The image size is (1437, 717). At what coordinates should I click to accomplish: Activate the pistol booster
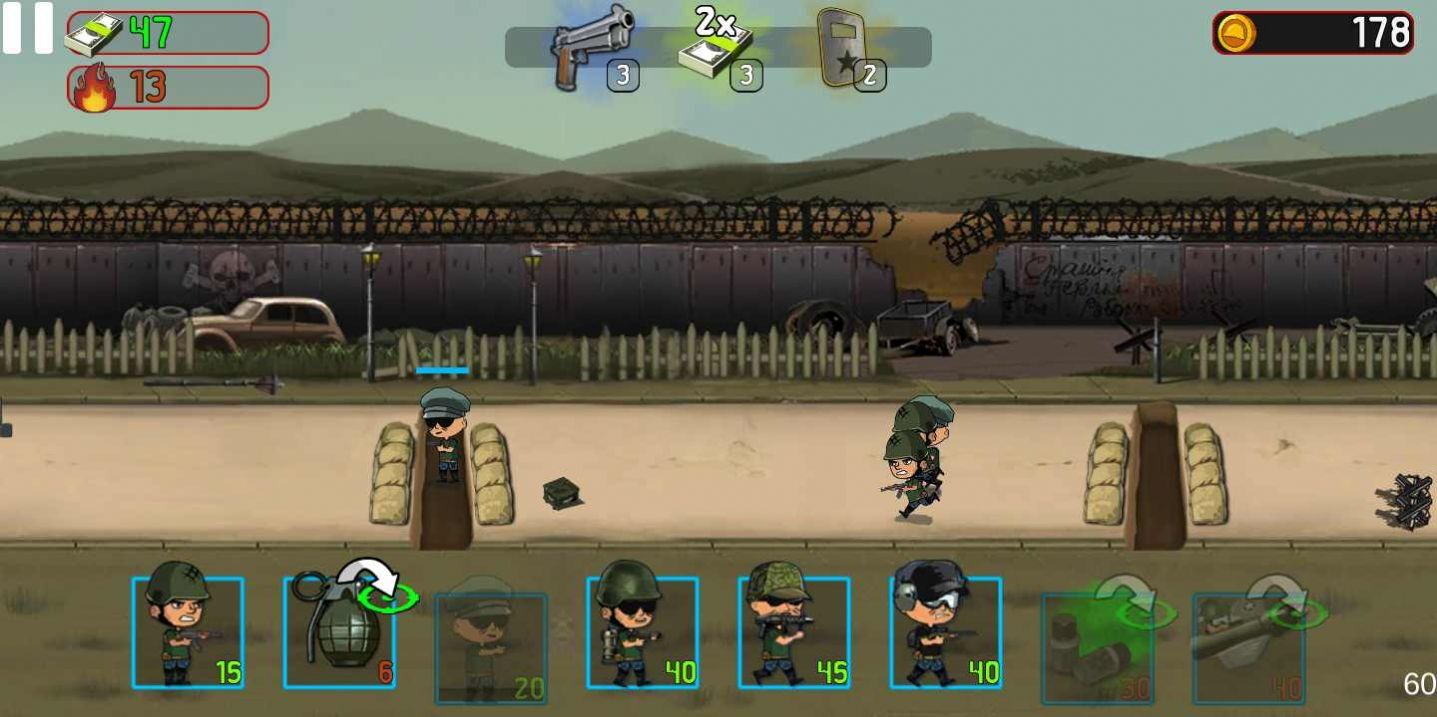pyautogui.click(x=594, y=48)
